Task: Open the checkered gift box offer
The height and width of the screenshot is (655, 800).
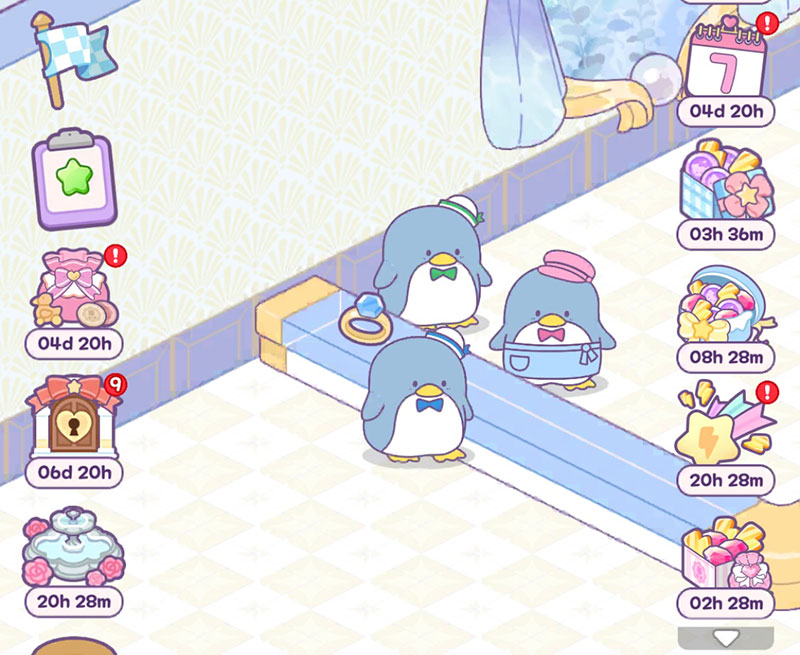Action: 725,182
